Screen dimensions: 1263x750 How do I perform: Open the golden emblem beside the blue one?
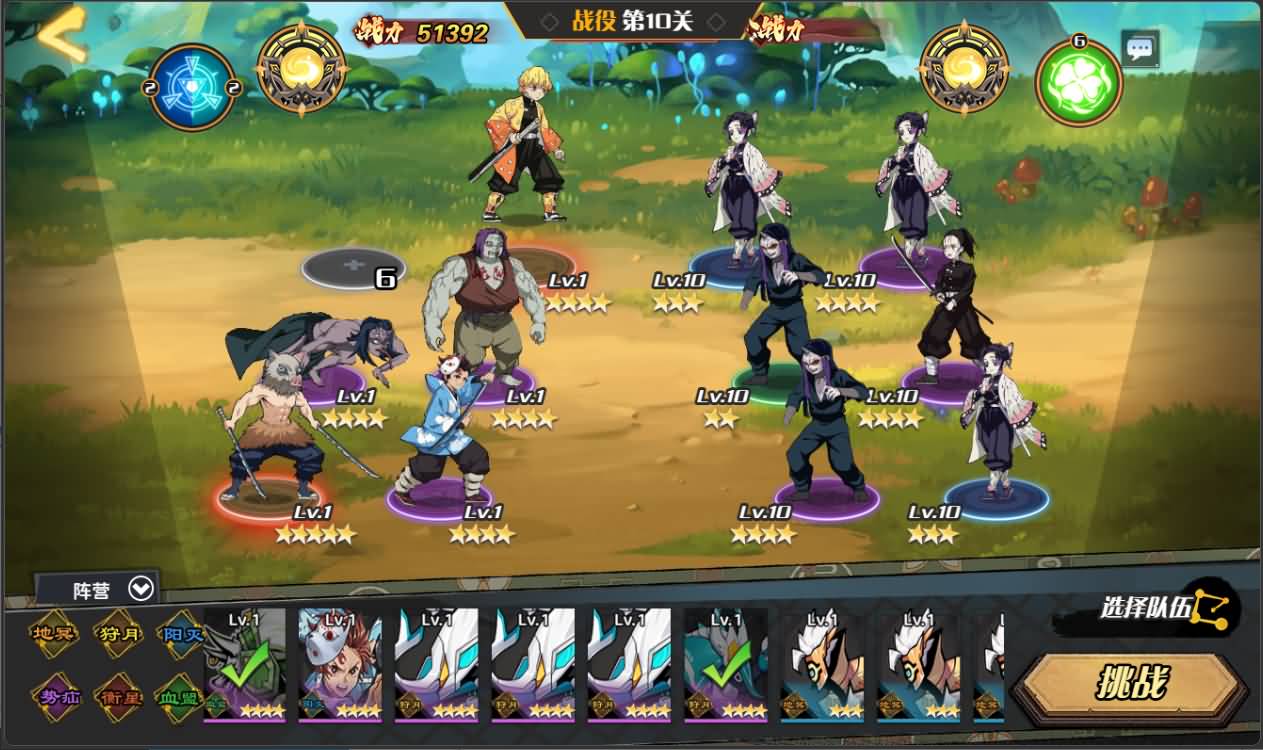pyautogui.click(x=302, y=69)
